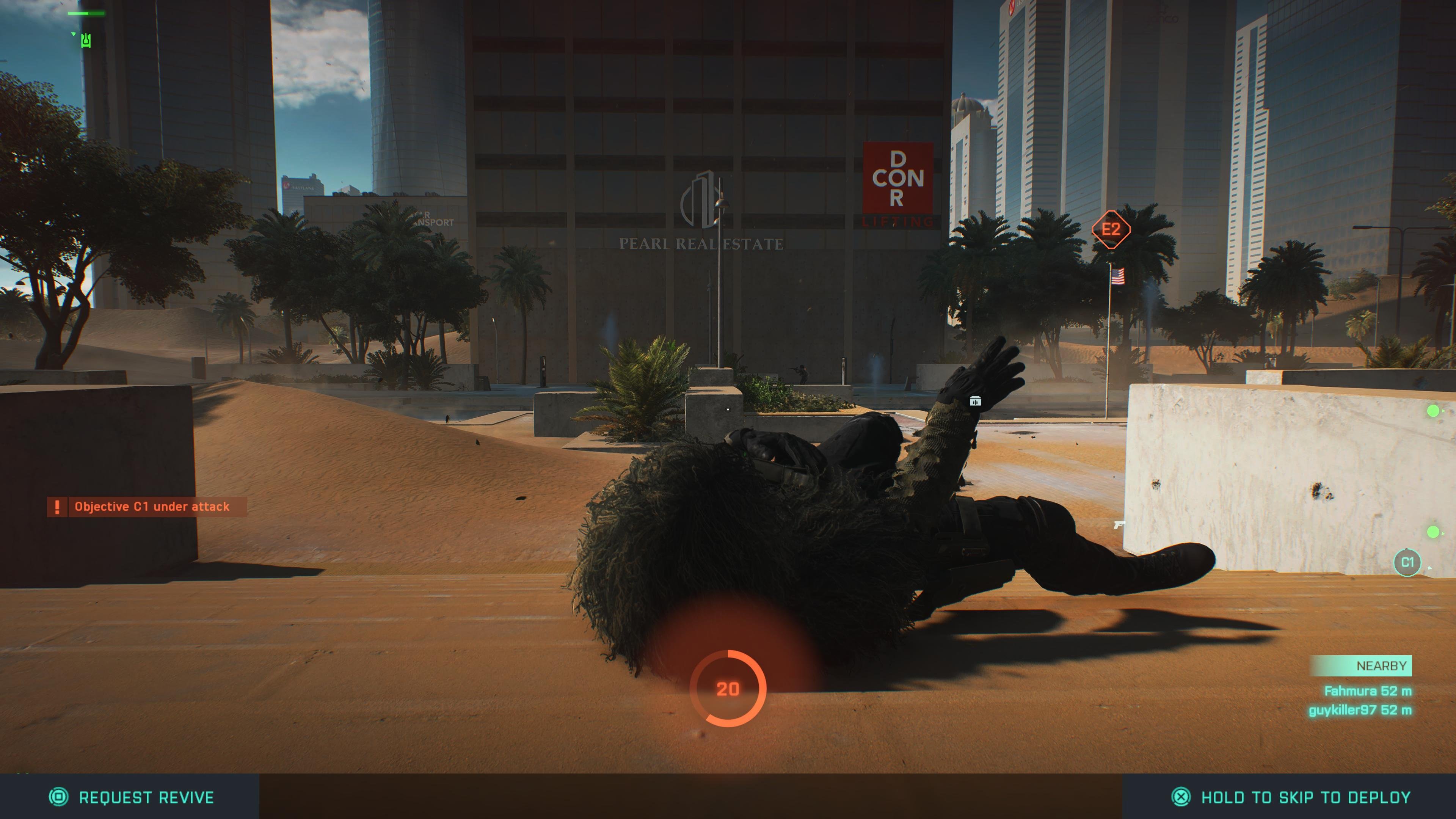1456x819 pixels.
Task: Toggle the green triangle marker above the tank icon
Action: click(x=73, y=34)
